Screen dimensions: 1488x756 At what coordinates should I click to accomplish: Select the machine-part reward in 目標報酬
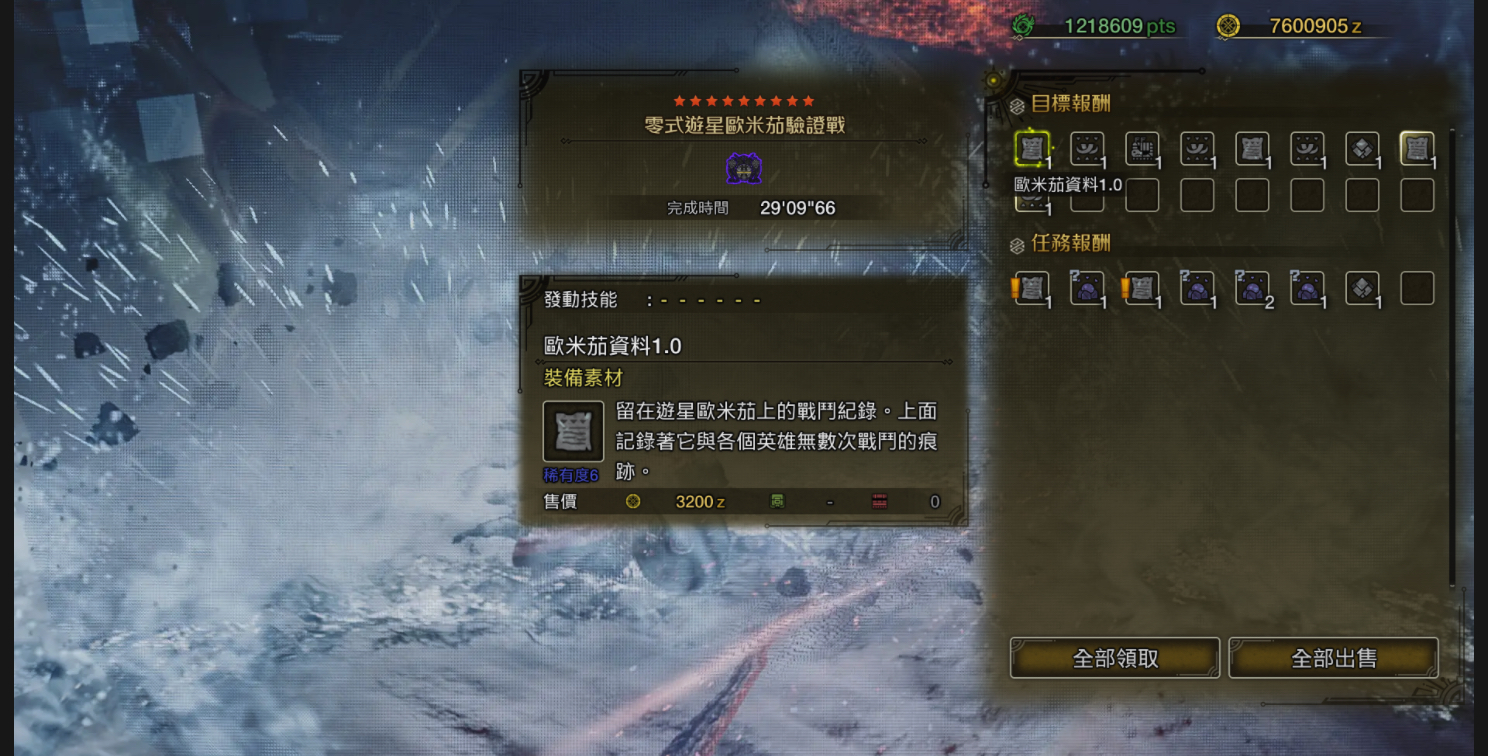pyautogui.click(x=1142, y=149)
